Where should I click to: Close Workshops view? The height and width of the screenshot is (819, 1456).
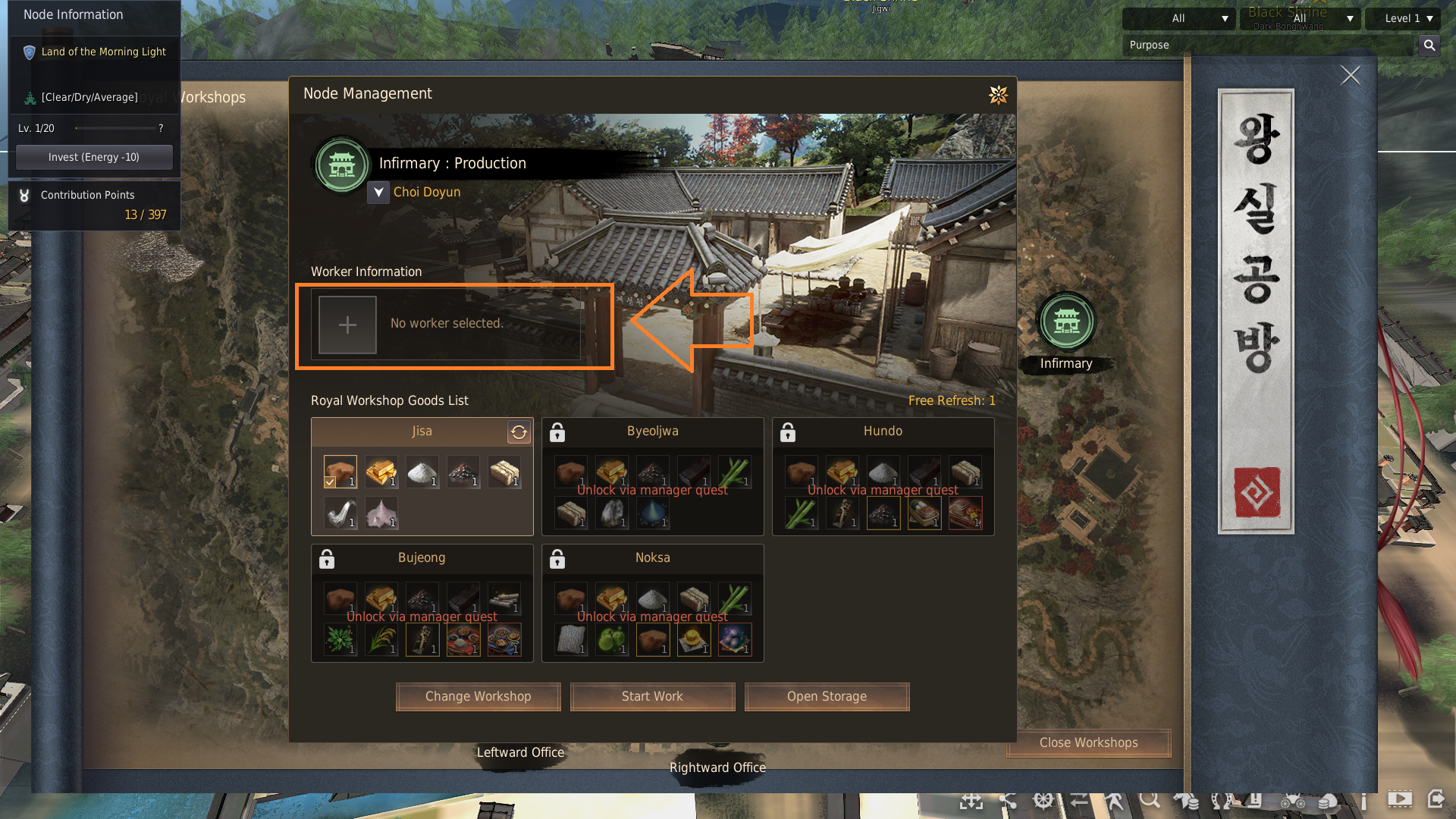[1088, 742]
